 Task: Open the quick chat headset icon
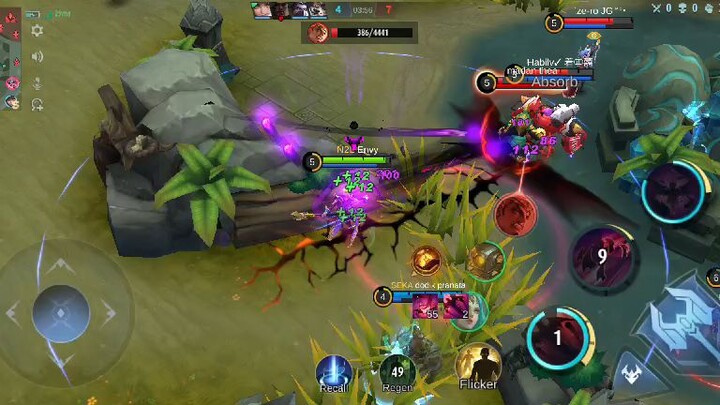coord(37,104)
